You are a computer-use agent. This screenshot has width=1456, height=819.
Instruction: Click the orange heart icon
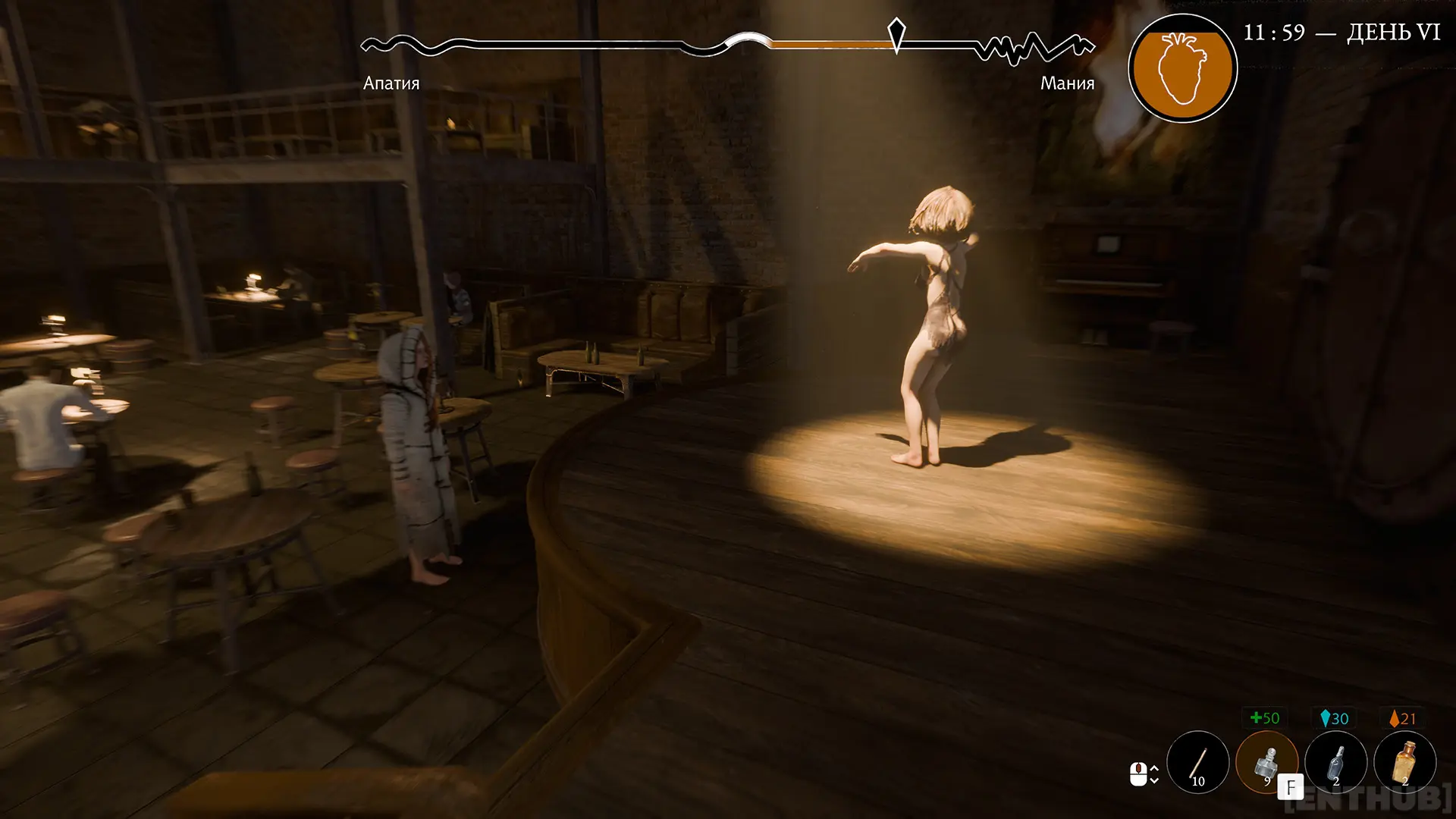[1182, 68]
